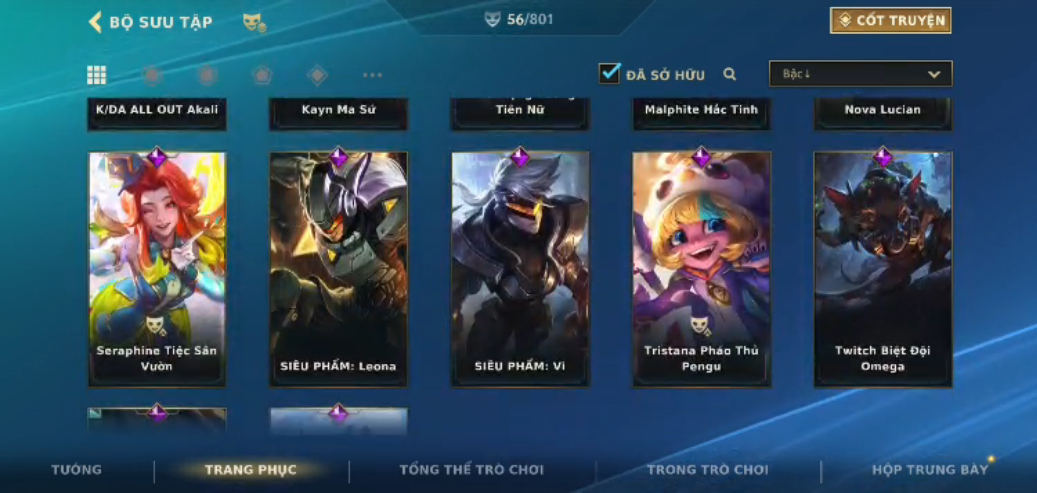Select the Seraphine Tiệc Sân Vườn skin
The image size is (1037, 493).
point(157,269)
